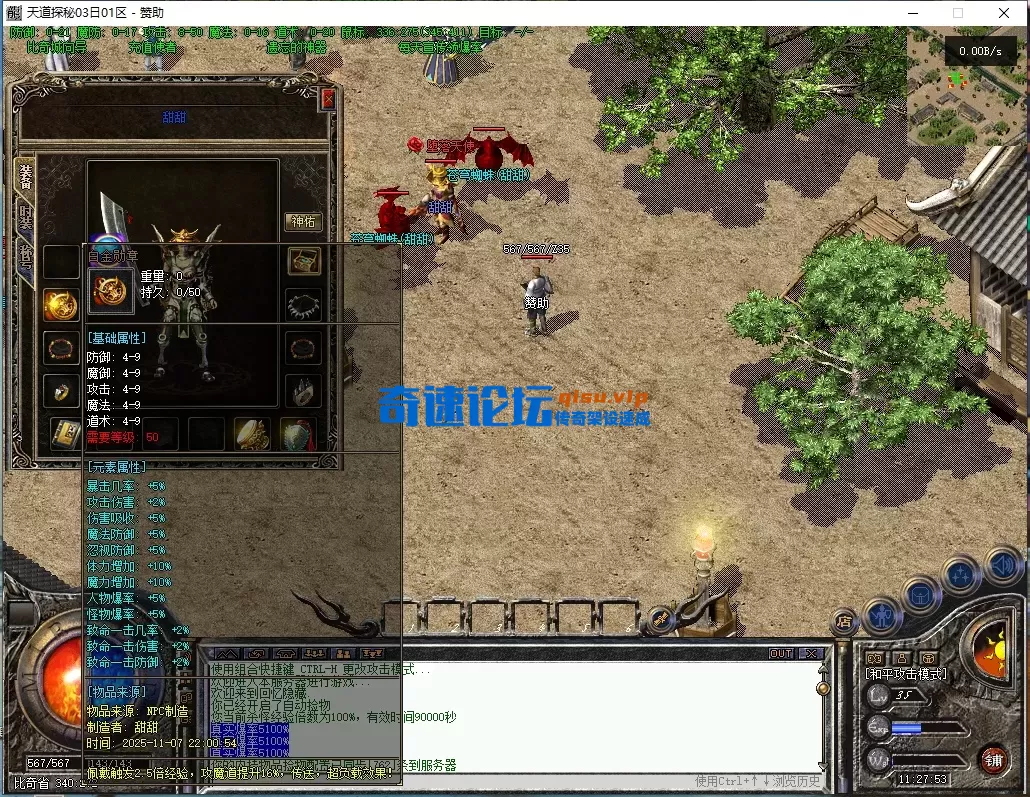Select the spiked black necklace slot
This screenshot has width=1030, height=797.
click(x=304, y=304)
